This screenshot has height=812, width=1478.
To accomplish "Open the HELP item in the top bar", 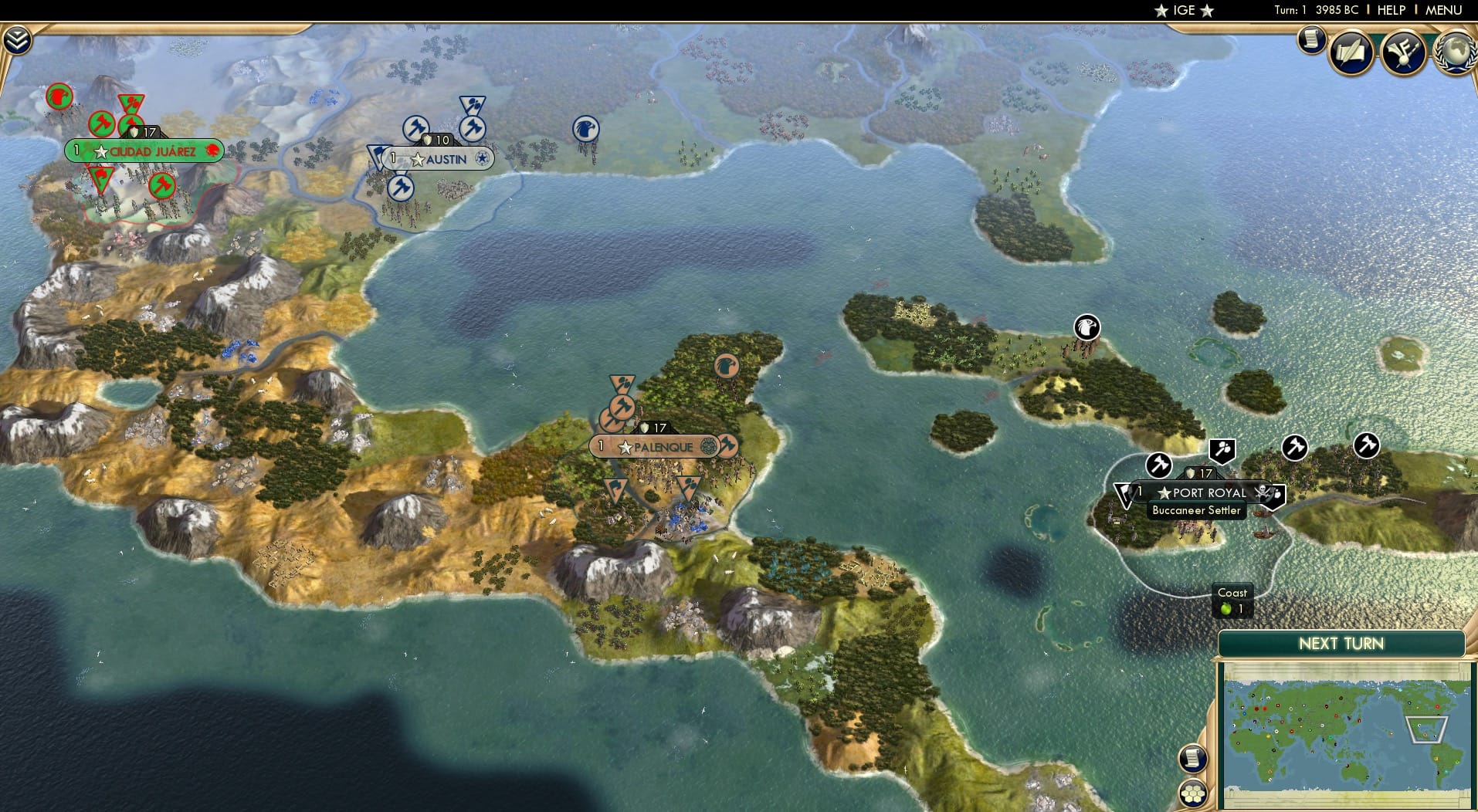I will tap(1391, 10).
